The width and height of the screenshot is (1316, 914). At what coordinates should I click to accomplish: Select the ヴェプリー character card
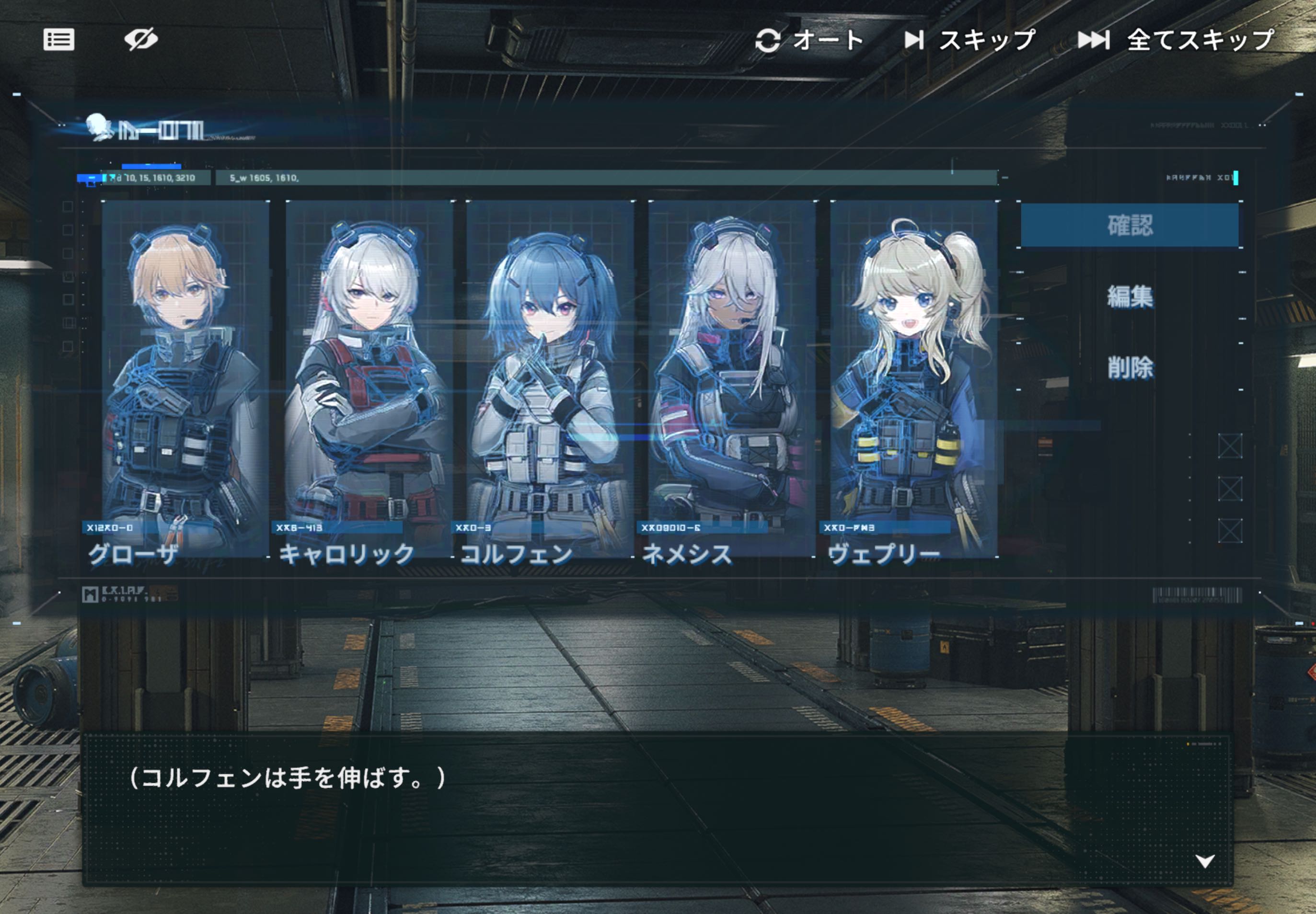coord(913,378)
